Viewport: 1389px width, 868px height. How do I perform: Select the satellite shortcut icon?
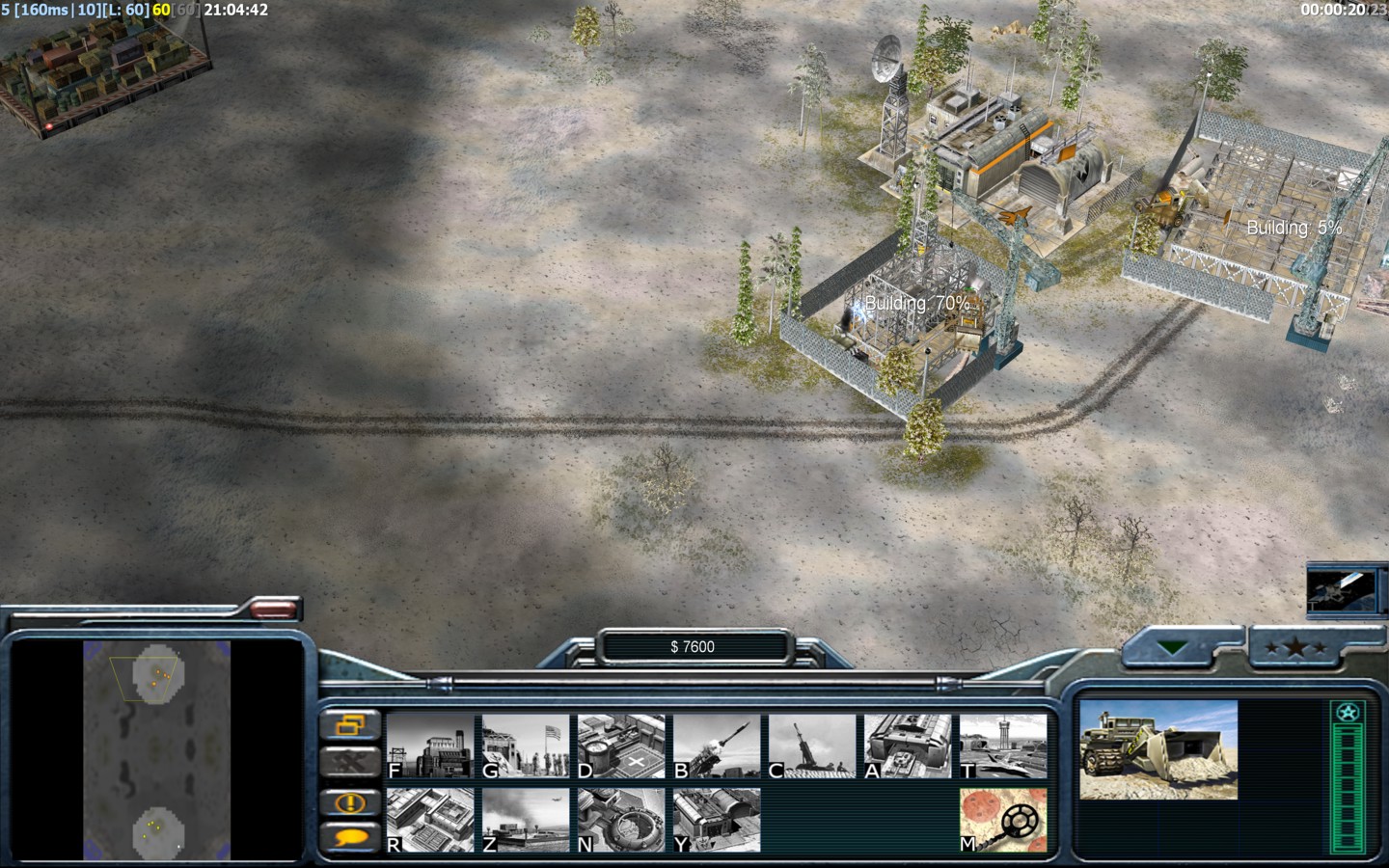click(1340, 588)
